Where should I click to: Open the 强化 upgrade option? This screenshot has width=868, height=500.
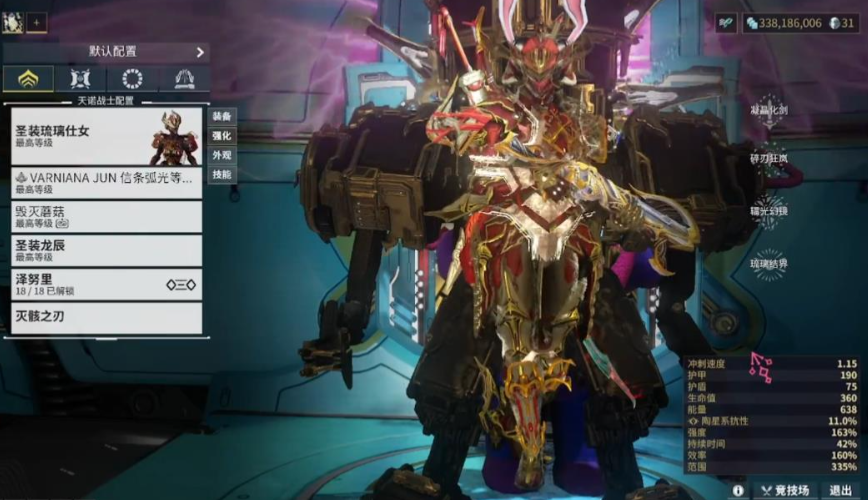point(221,135)
